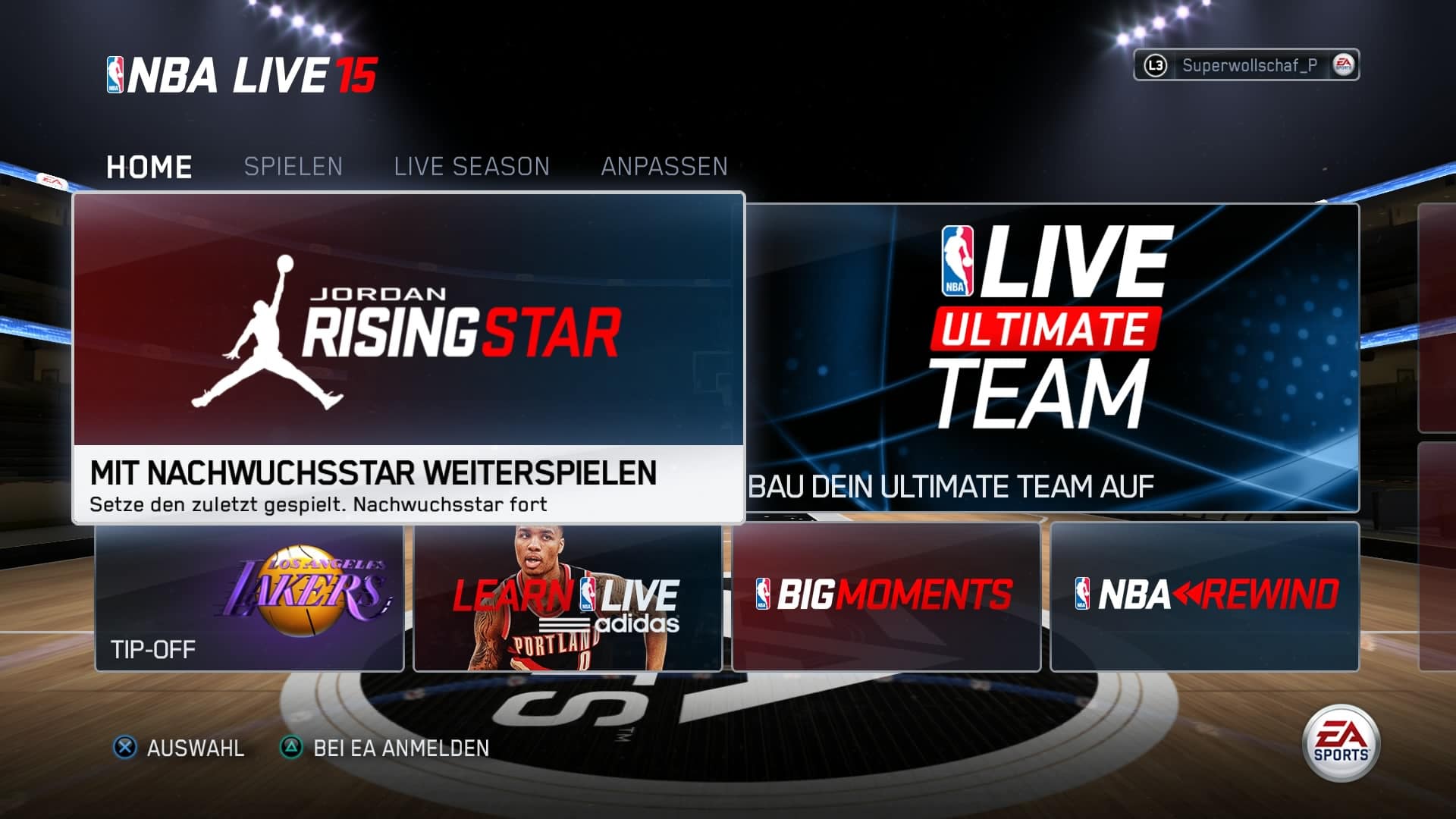Go to the LIVE SEASON tab
Viewport: 1456px width, 819px height.
[472, 167]
